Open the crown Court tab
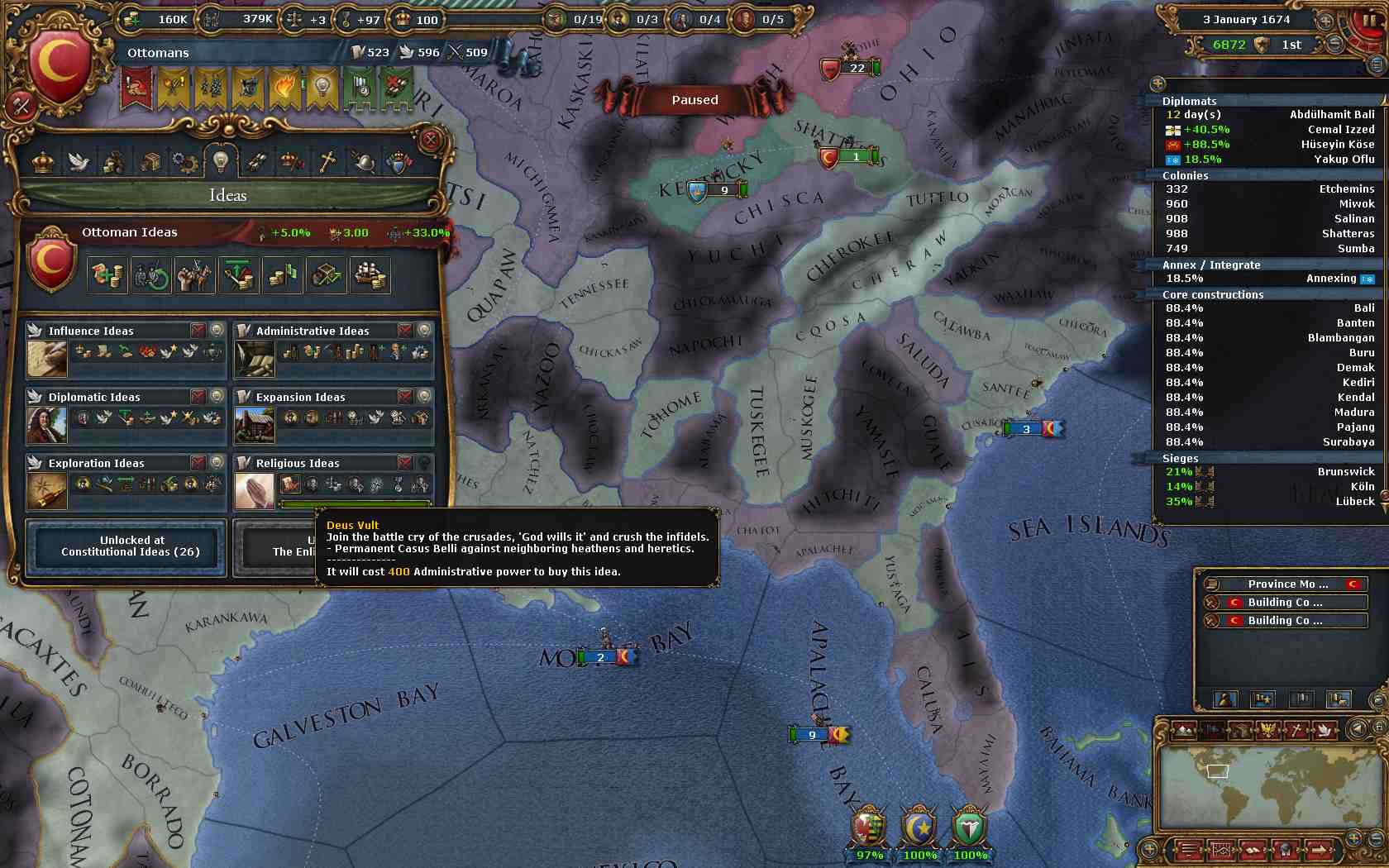Viewport: 1389px width, 868px height. [x=43, y=161]
